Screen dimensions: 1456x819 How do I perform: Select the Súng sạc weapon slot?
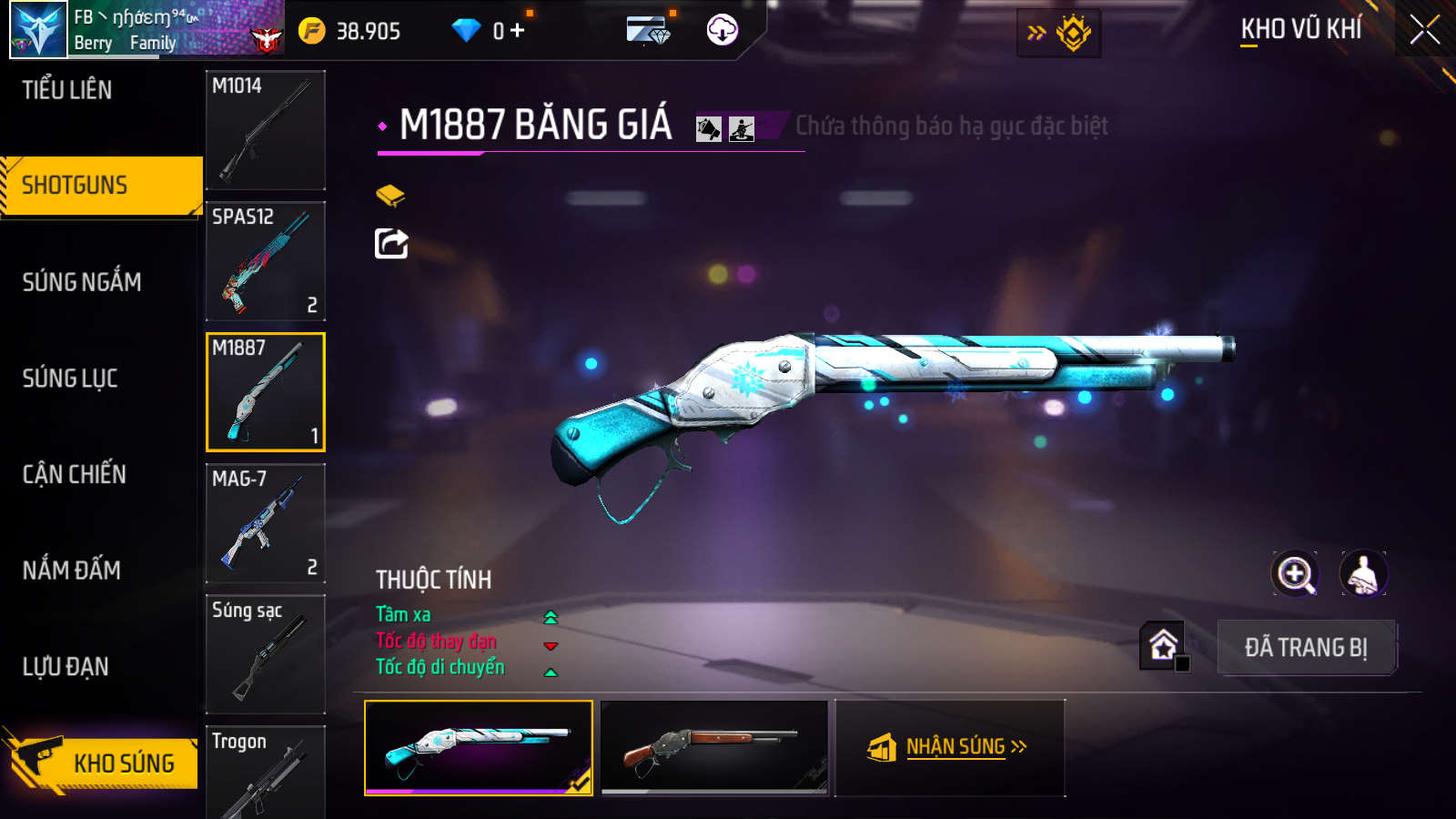(x=266, y=654)
